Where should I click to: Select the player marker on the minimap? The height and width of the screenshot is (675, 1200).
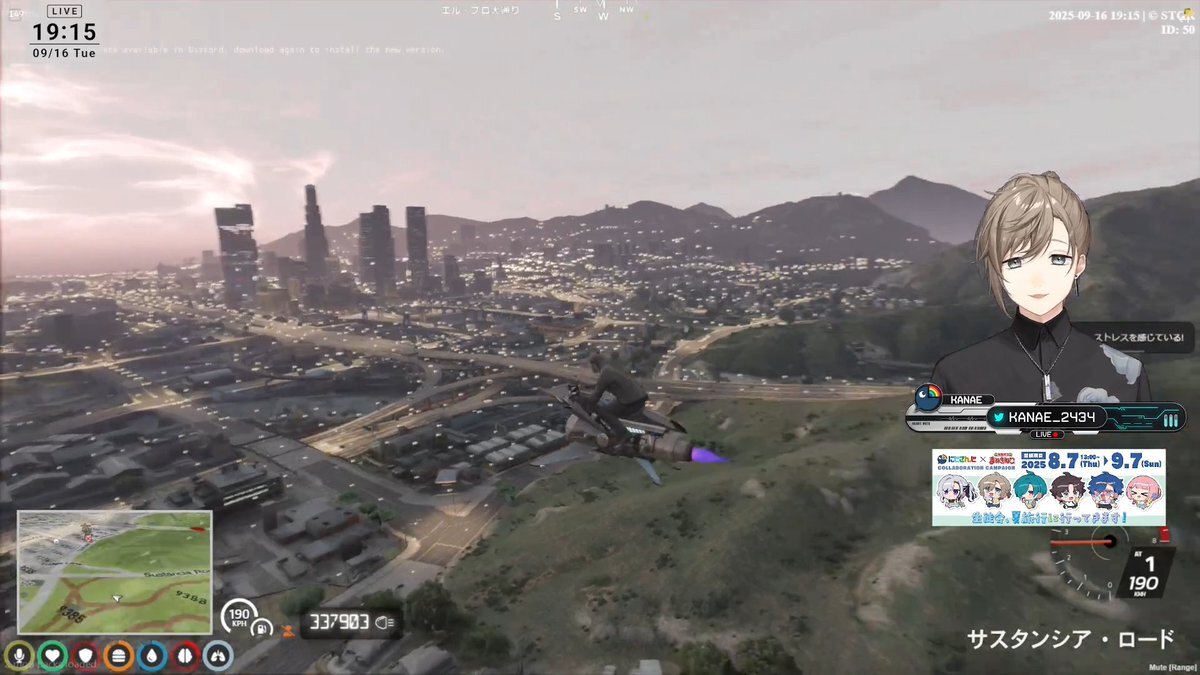tap(118, 597)
